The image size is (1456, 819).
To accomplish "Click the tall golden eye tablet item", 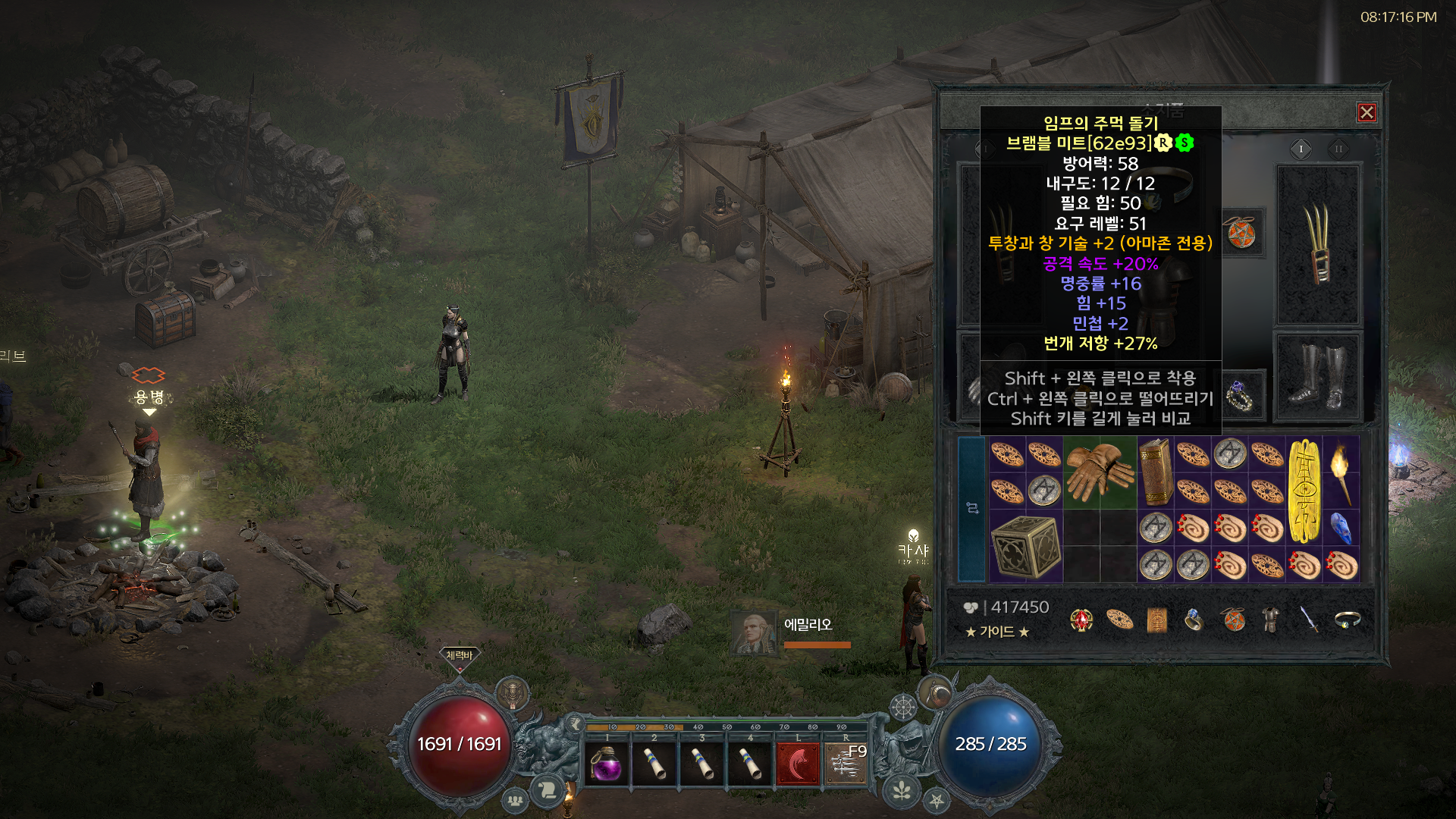I will pos(1304,491).
